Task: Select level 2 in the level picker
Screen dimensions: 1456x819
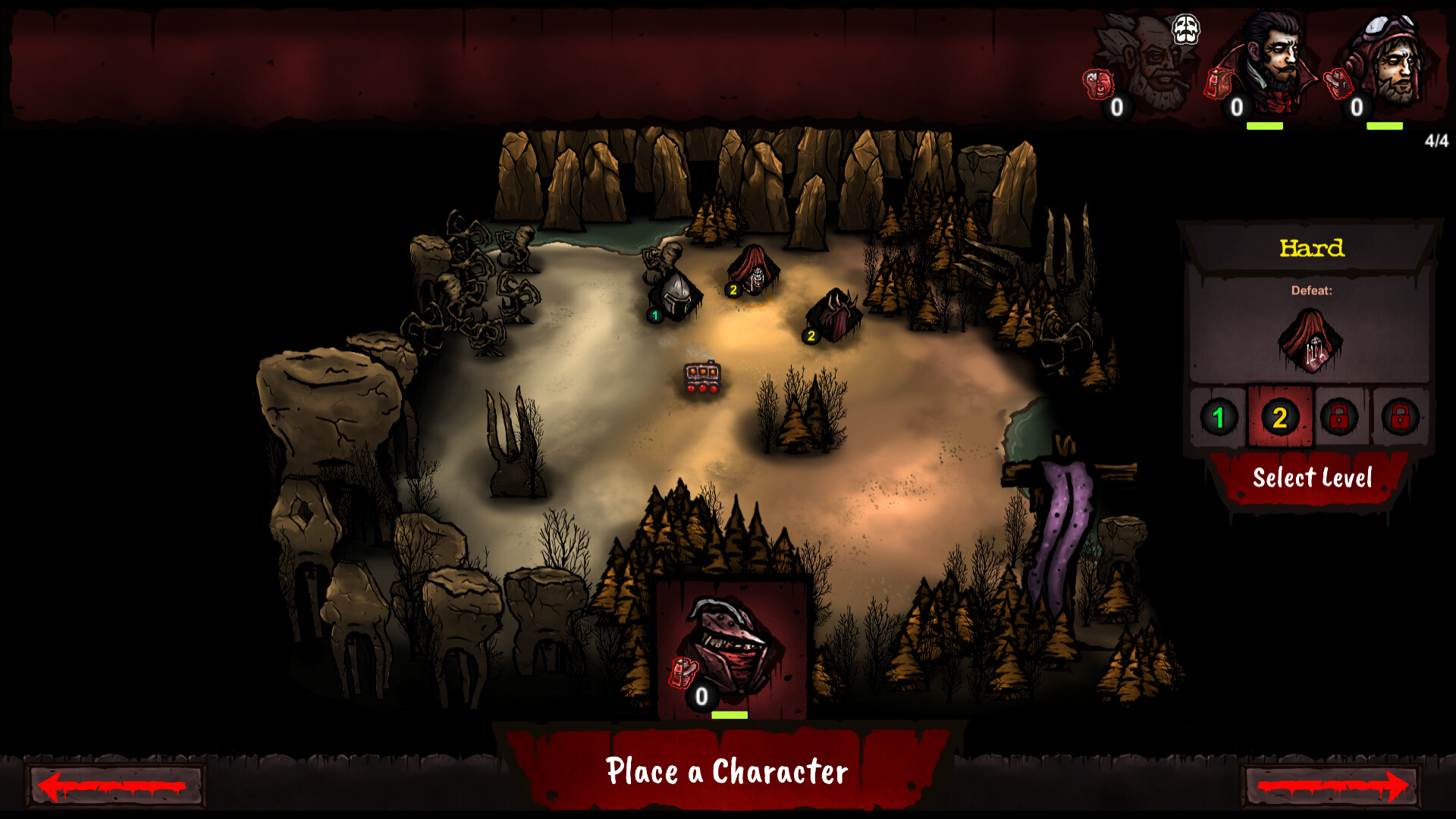Action: coord(1280,416)
